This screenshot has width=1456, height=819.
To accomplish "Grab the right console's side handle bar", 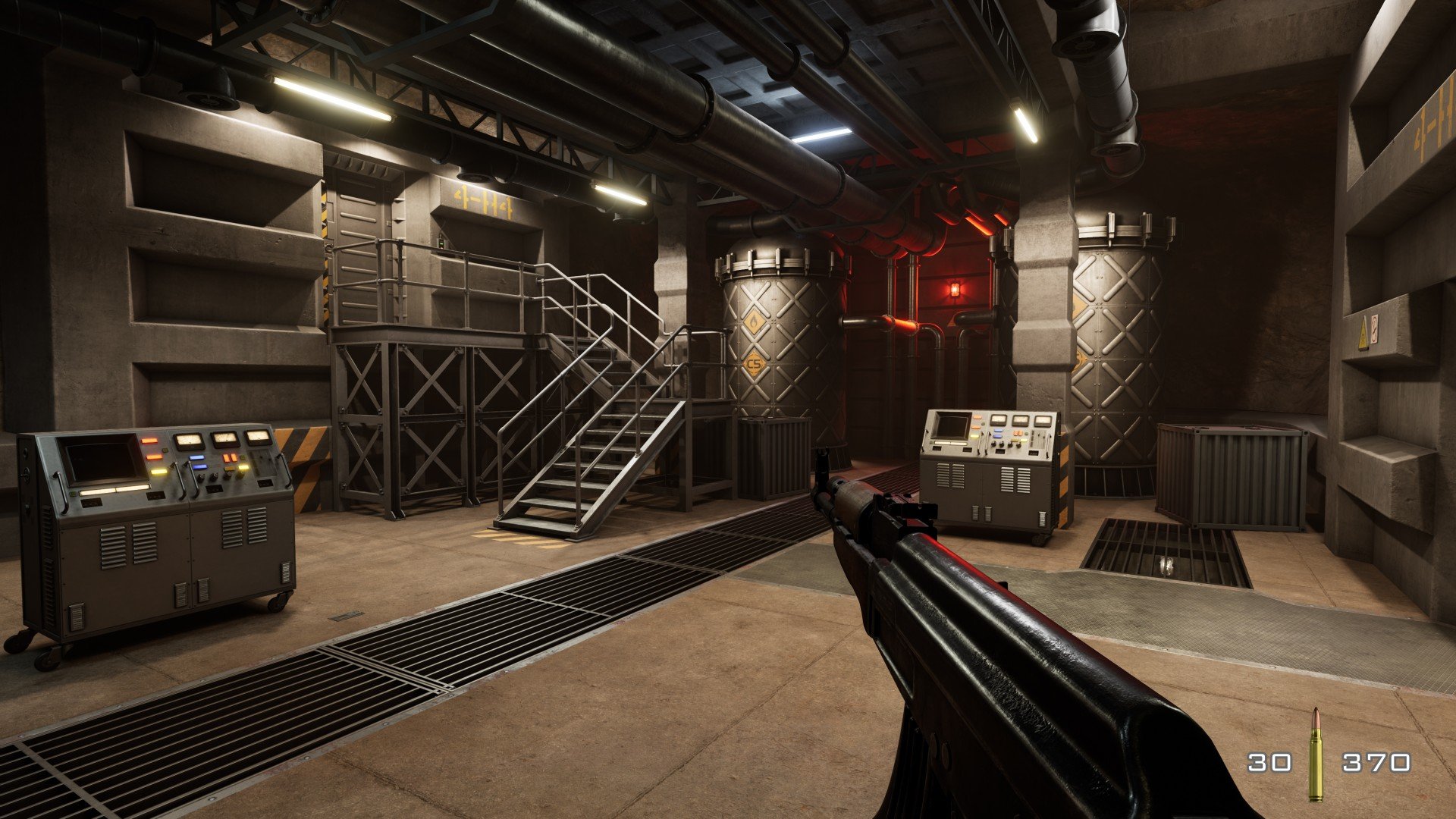I will 1050,444.
